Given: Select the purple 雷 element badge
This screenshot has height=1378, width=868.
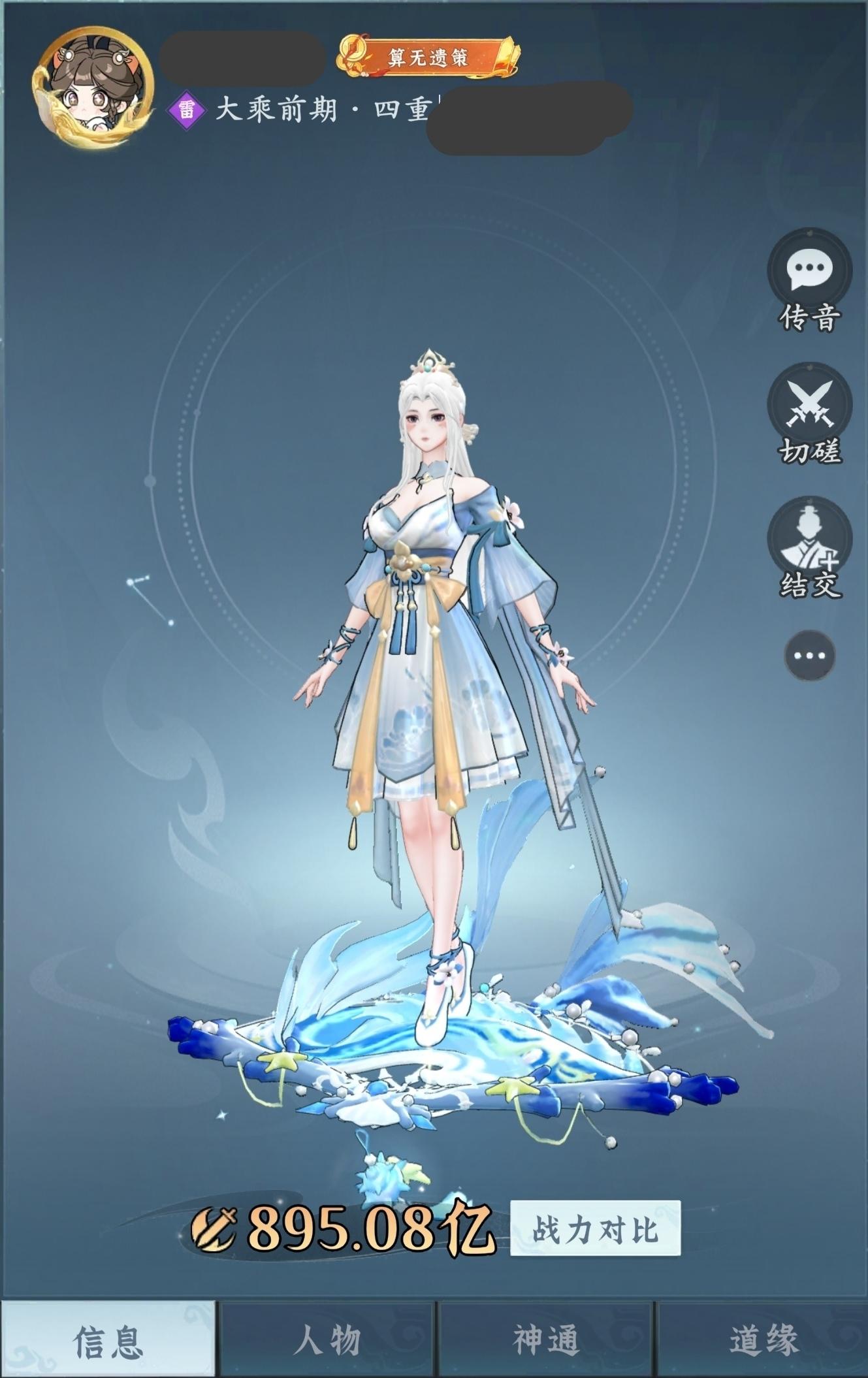Looking at the screenshot, I should pos(186,108).
